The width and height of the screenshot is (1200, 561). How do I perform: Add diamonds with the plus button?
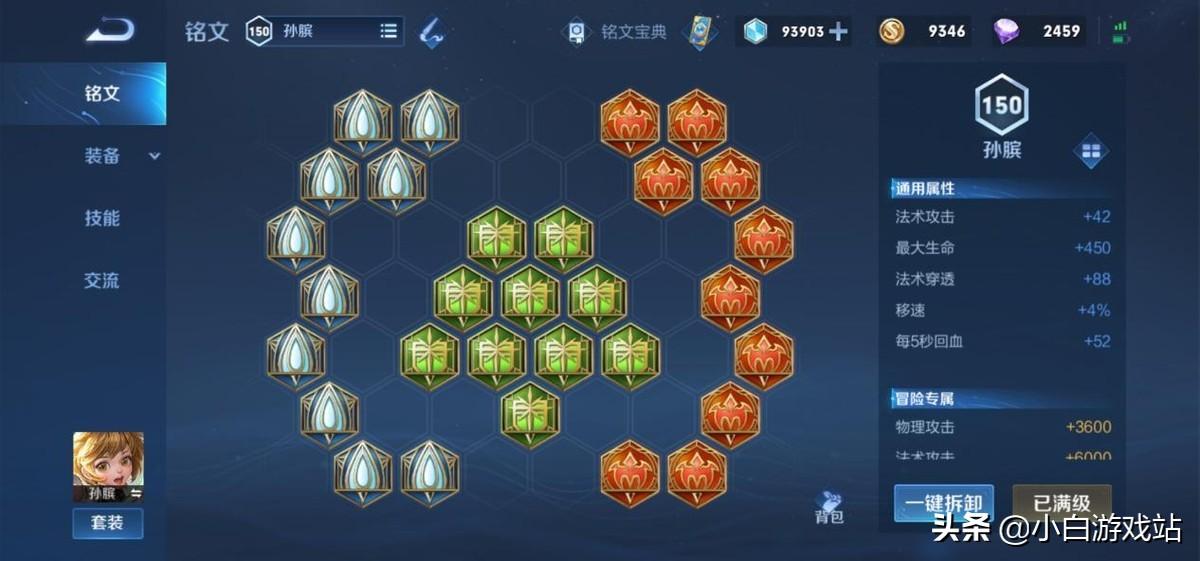[838, 31]
